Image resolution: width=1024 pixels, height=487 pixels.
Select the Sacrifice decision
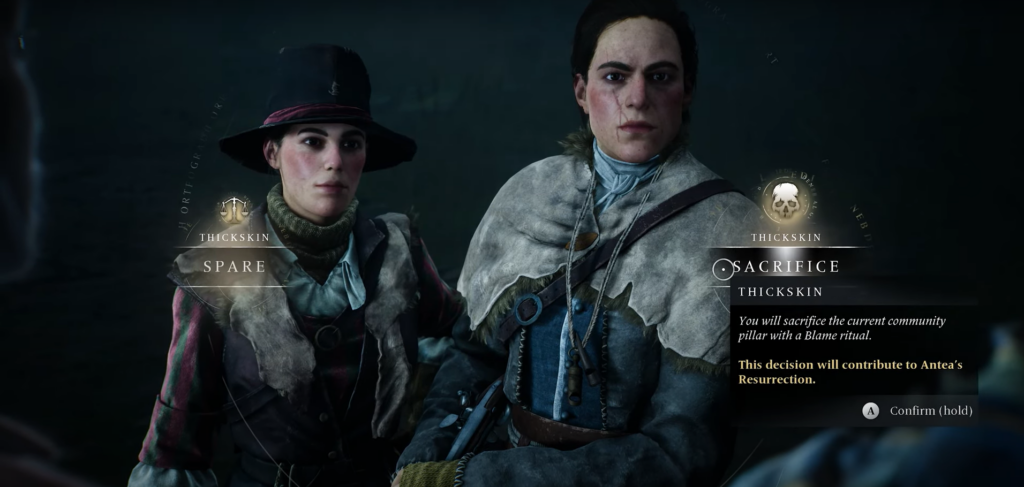coord(786,267)
